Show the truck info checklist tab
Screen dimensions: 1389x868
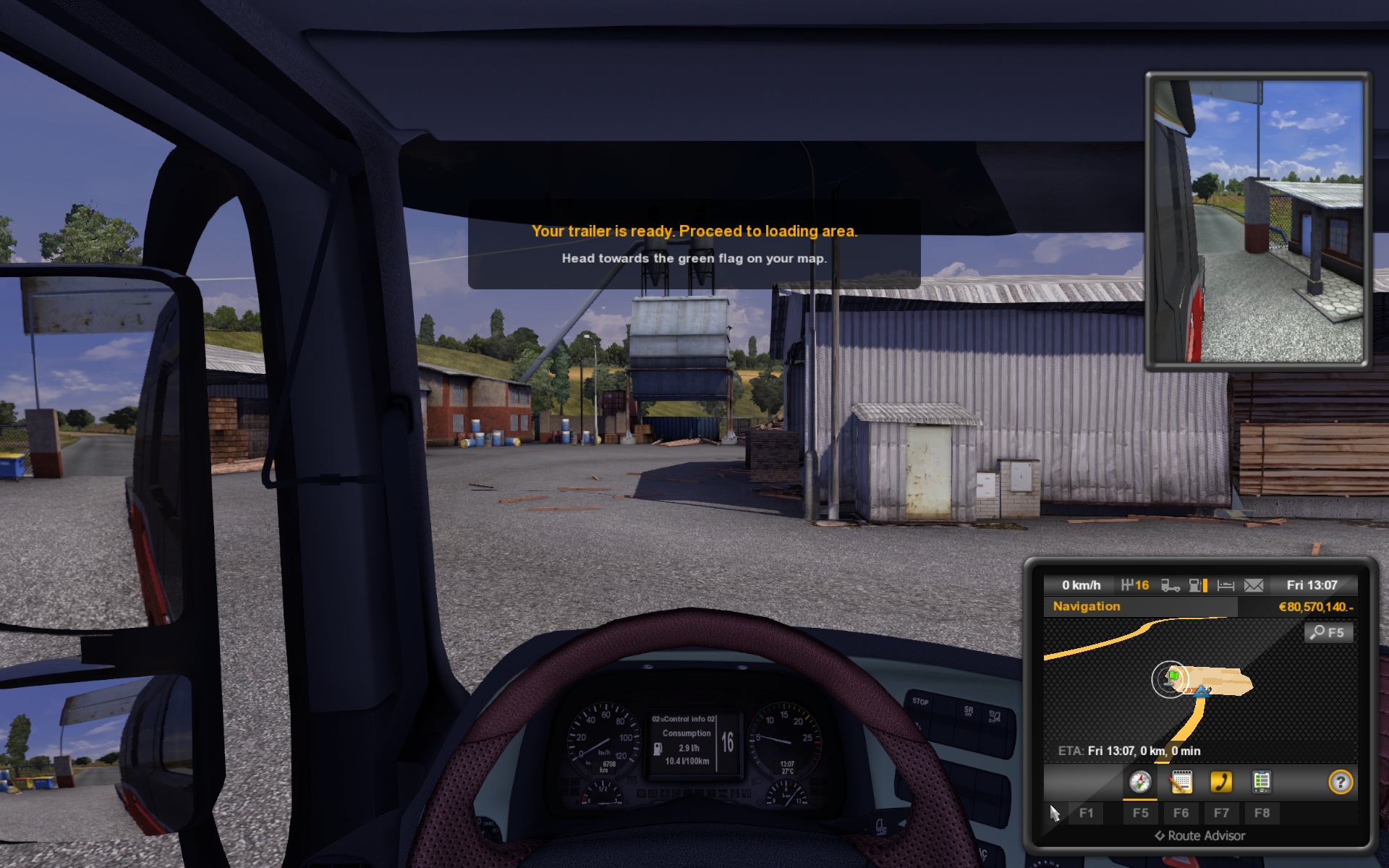click(x=1261, y=782)
